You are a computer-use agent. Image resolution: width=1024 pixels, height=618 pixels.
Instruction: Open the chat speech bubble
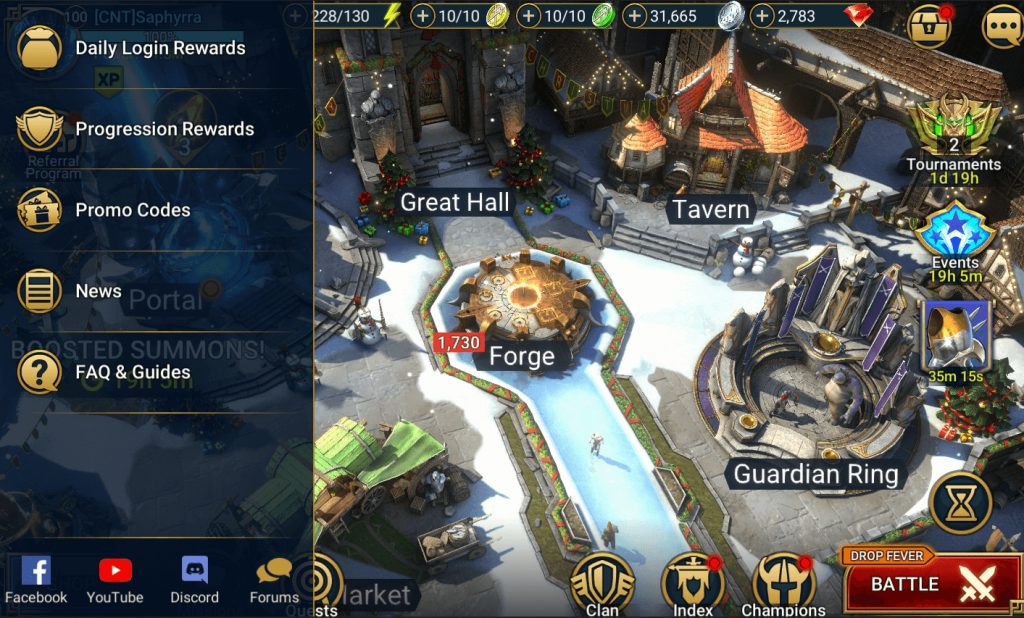pyautogui.click(x=1001, y=27)
